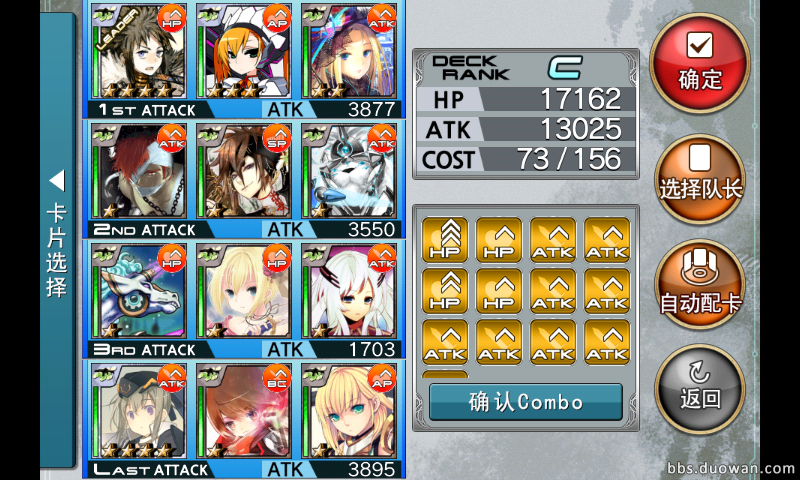
Task: Choose the 选择队长 leader button
Action: (699, 178)
